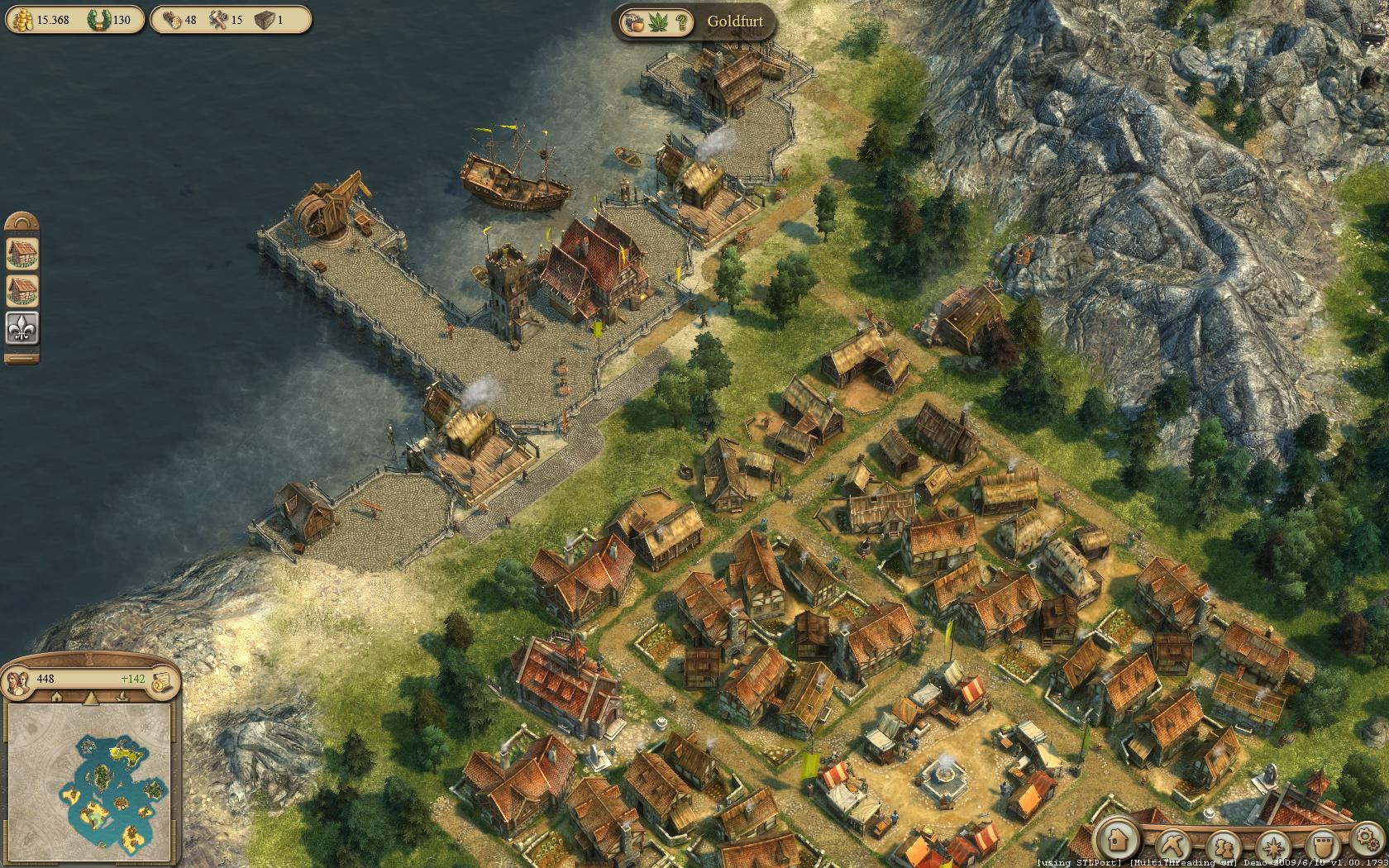This screenshot has width=1389, height=868.
Task: Click the Goldfurt island name label
Action: (734, 21)
